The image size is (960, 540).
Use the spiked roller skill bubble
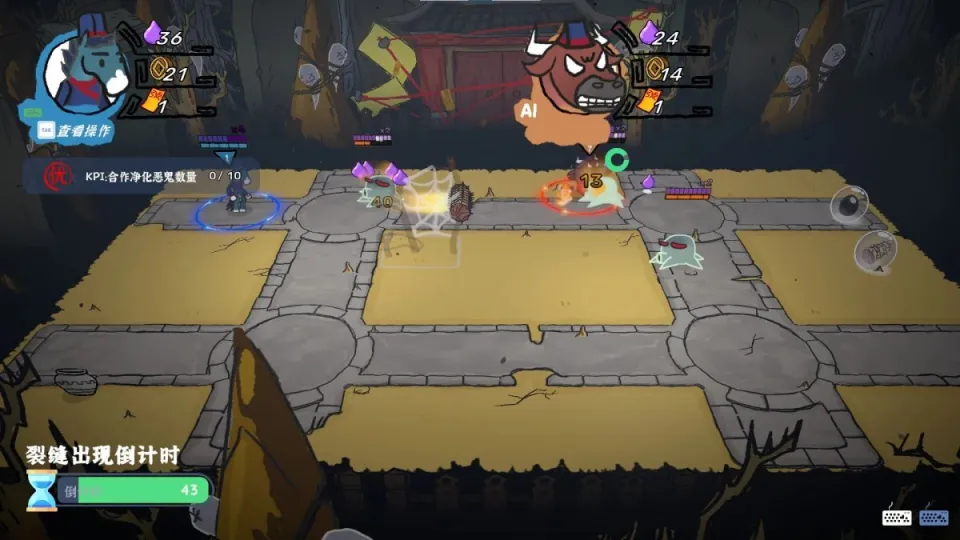tap(874, 249)
